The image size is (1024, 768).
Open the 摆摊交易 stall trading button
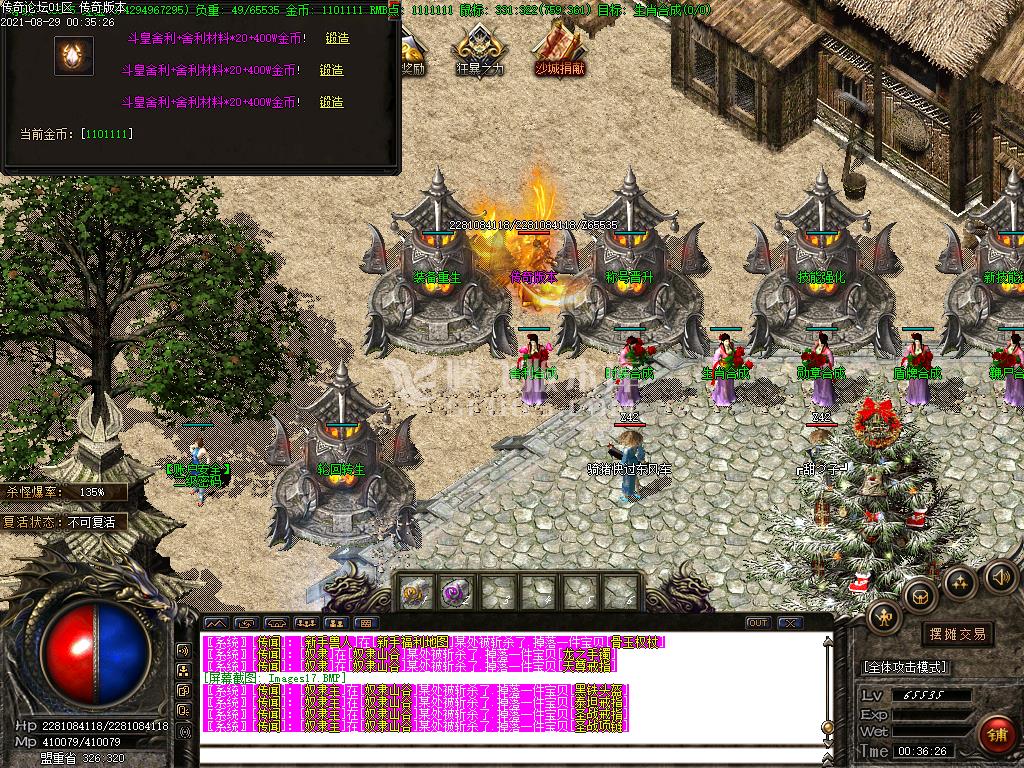957,634
